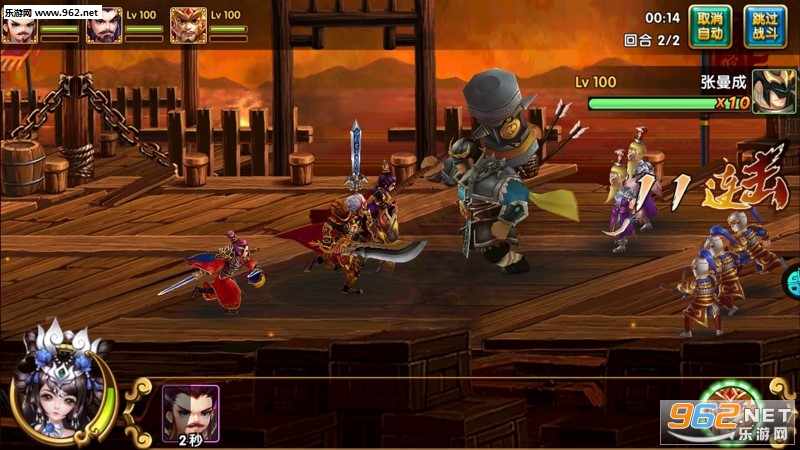Viewport: 800px width, 450px height.
Task: Select the boss 张曼成 portrait
Action: [x=773, y=92]
